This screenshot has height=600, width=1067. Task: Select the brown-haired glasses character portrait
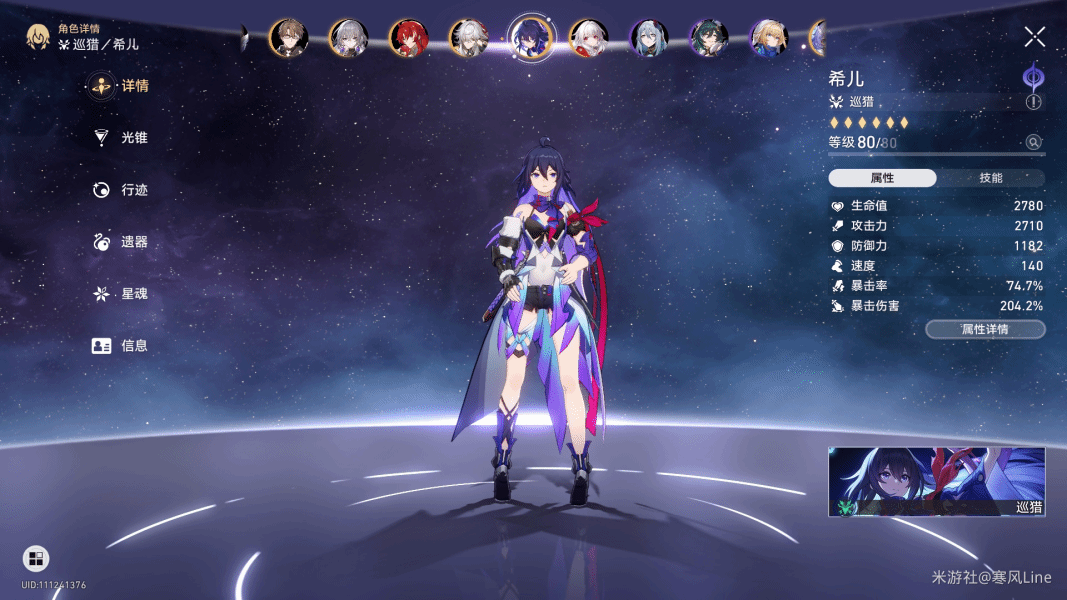click(288, 38)
